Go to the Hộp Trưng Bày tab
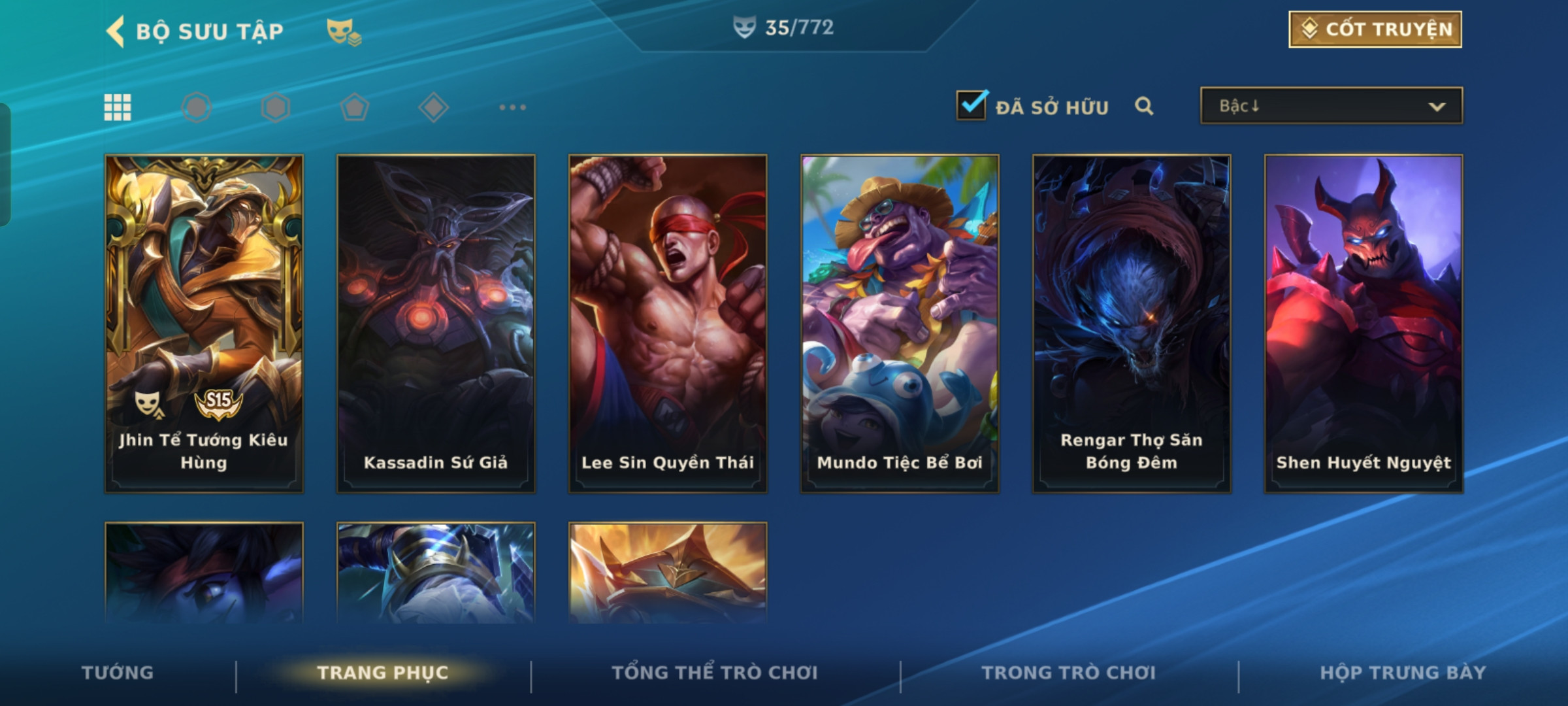This screenshot has height=706, width=1568. (x=1403, y=673)
